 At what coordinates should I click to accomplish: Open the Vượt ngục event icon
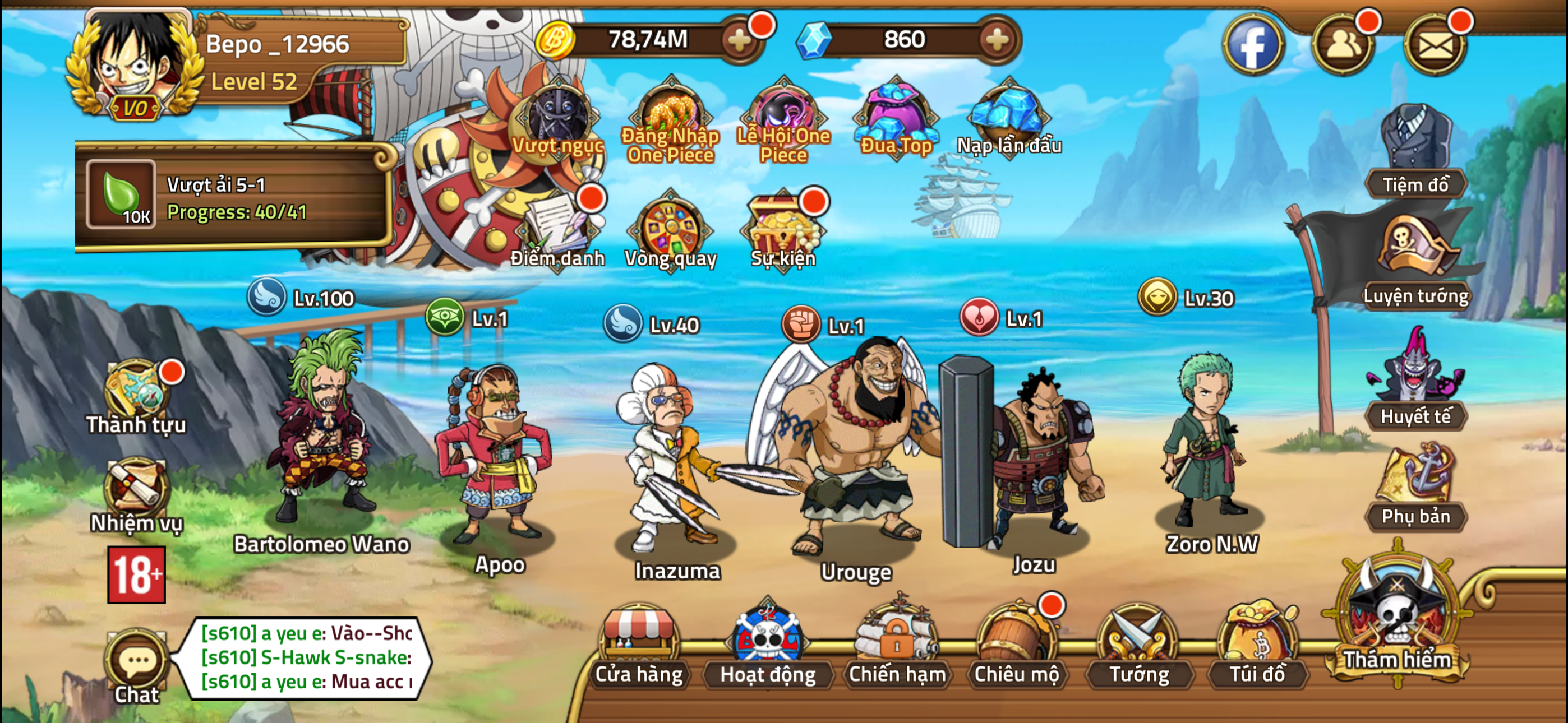point(557,114)
